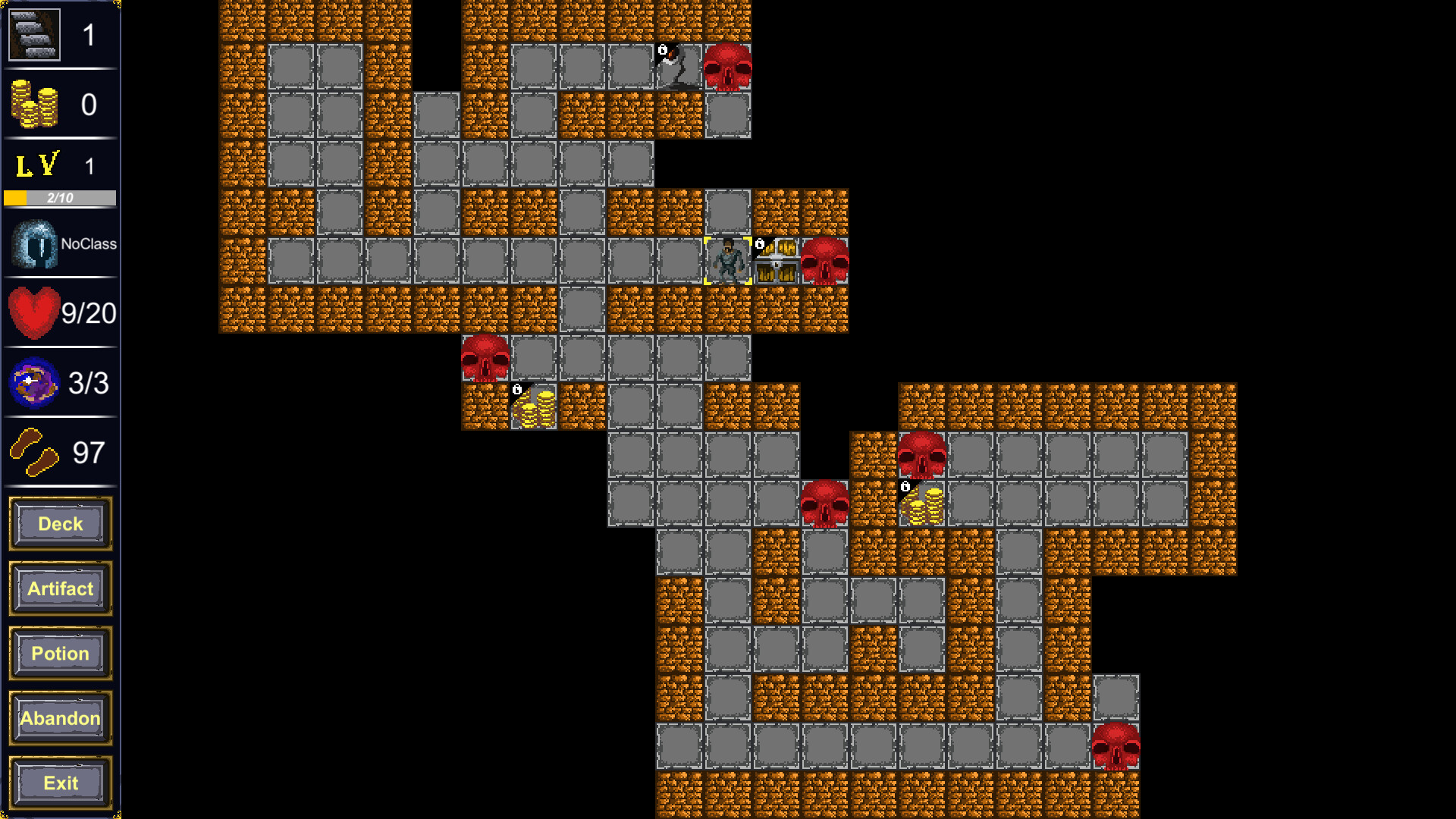Open the NoClass character portrait
The image size is (1456, 819).
coord(32,243)
